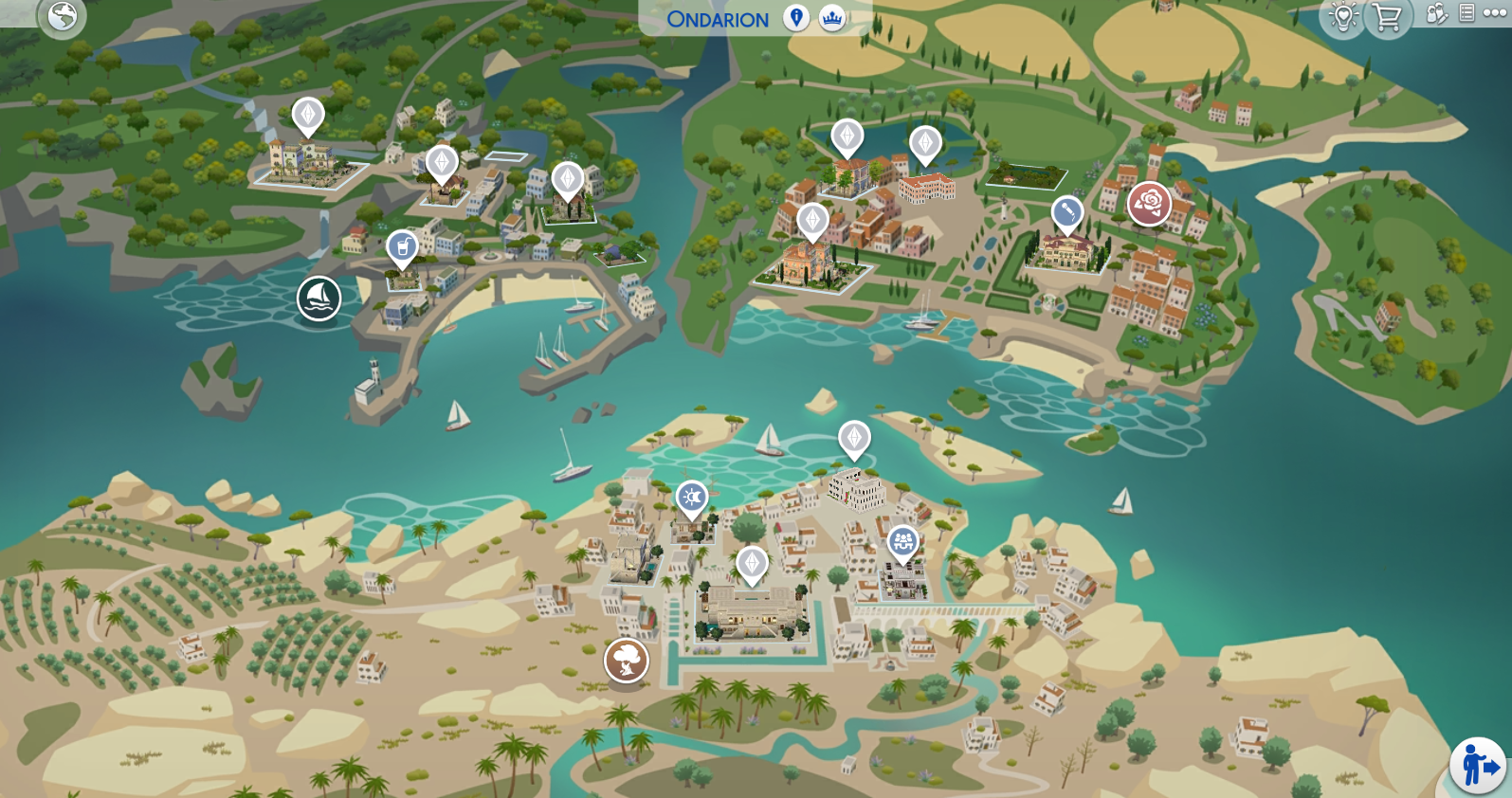Open the manage households icon

click(x=1437, y=13)
